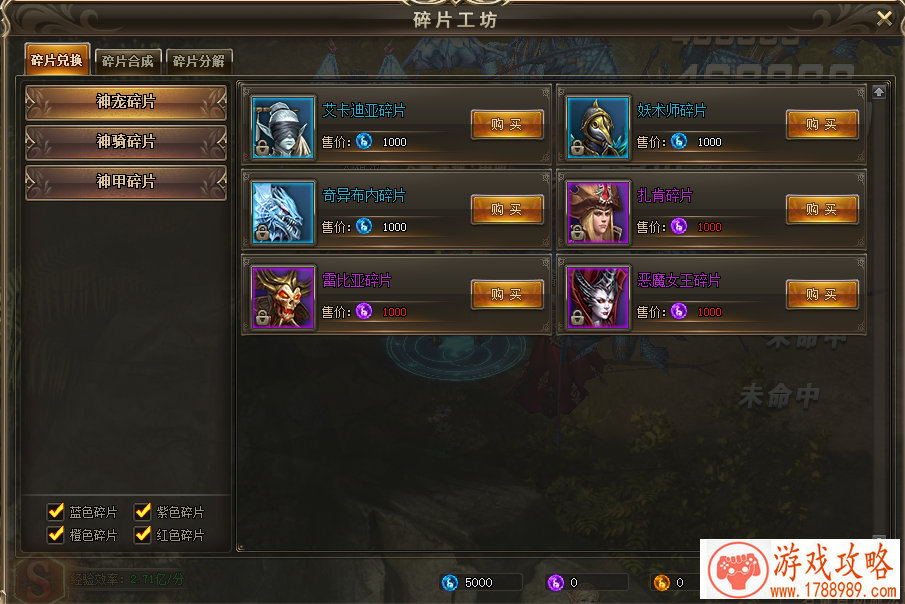Disable the 红色碎片 filter

143,534
